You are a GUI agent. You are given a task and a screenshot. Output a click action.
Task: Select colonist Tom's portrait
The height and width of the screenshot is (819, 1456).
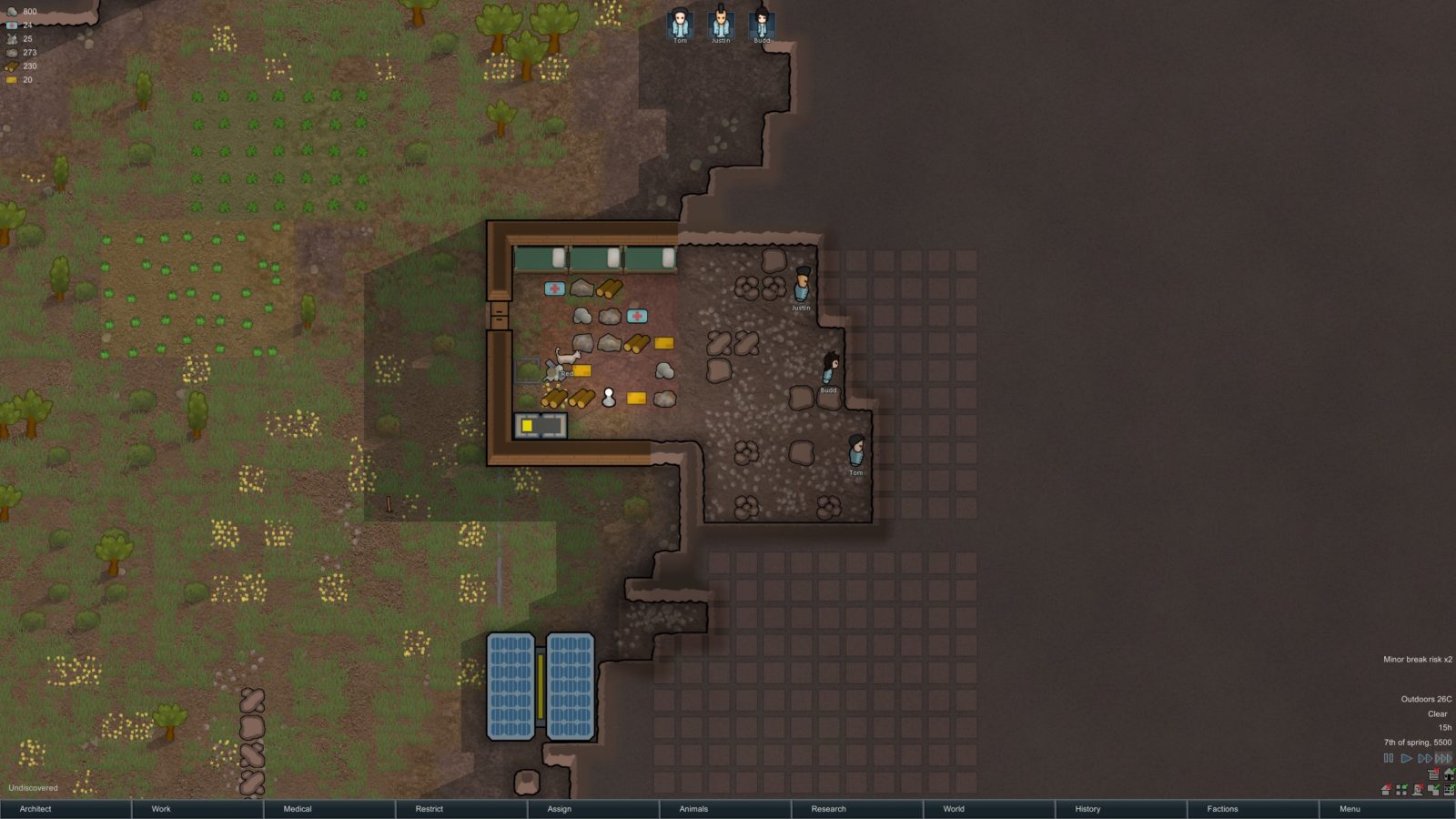pos(680,24)
